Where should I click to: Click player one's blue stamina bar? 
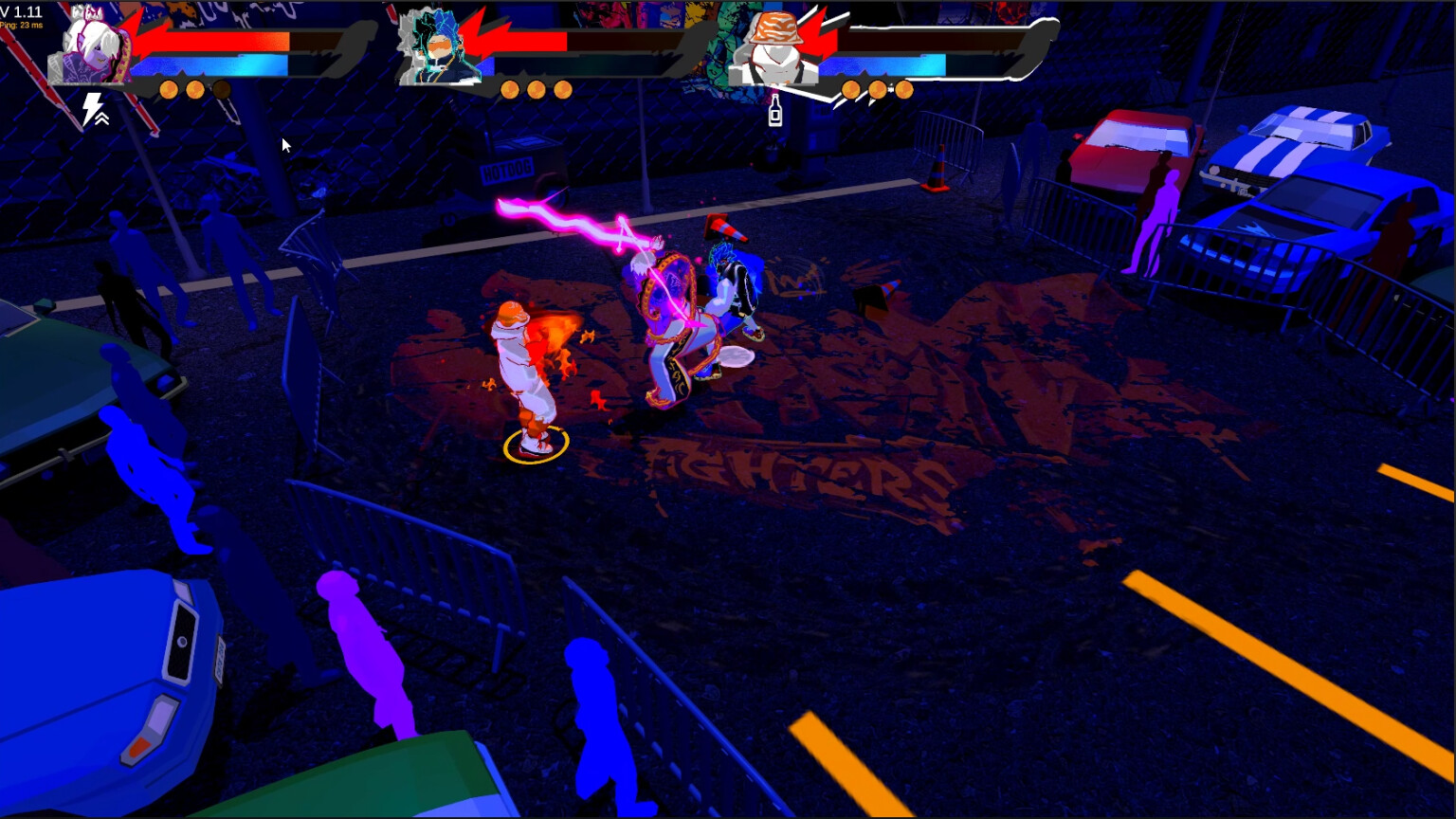click(x=209, y=64)
